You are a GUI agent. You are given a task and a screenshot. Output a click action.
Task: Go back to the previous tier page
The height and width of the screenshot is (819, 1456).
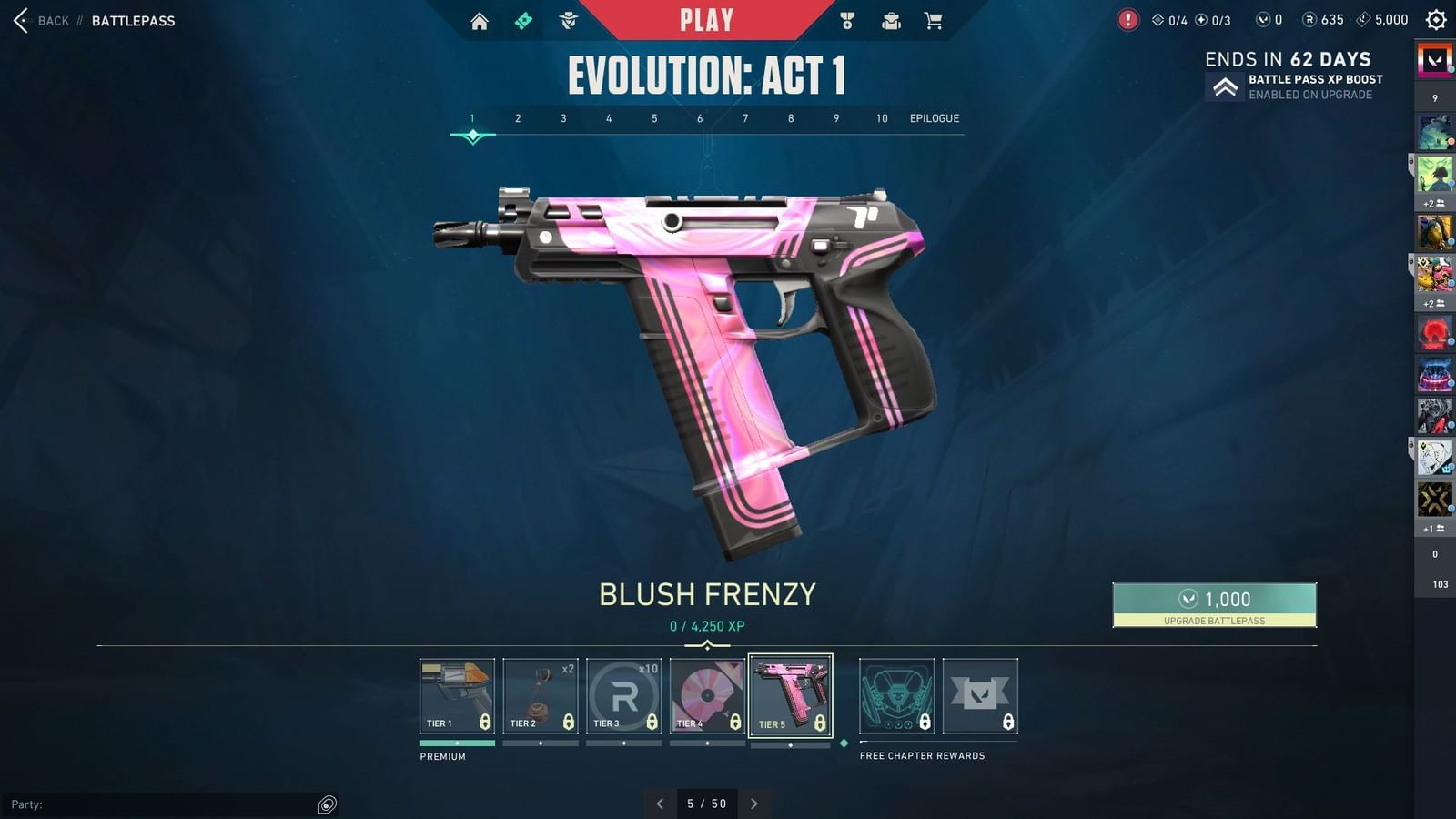tap(660, 804)
